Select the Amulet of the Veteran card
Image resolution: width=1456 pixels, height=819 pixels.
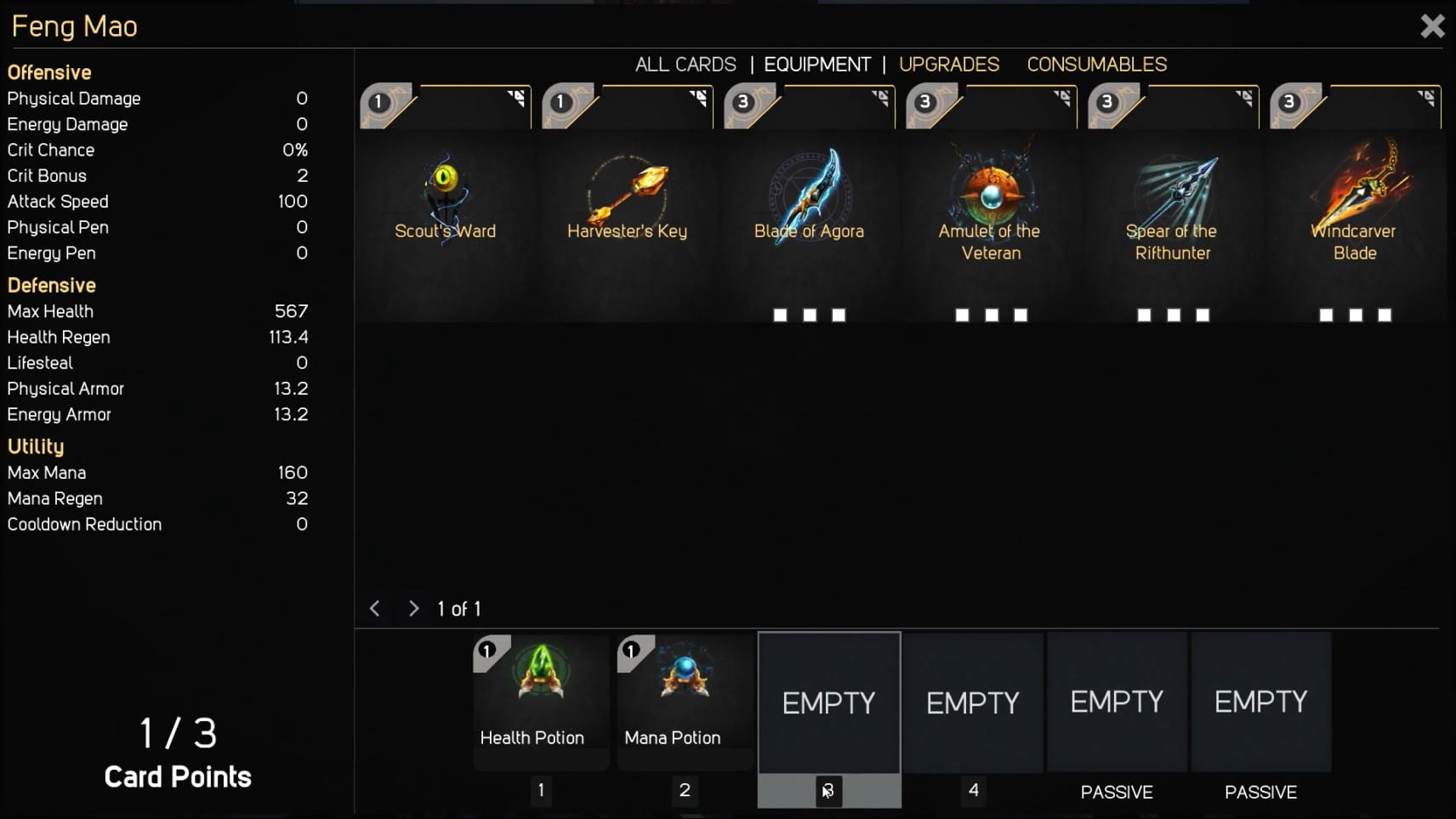click(991, 204)
